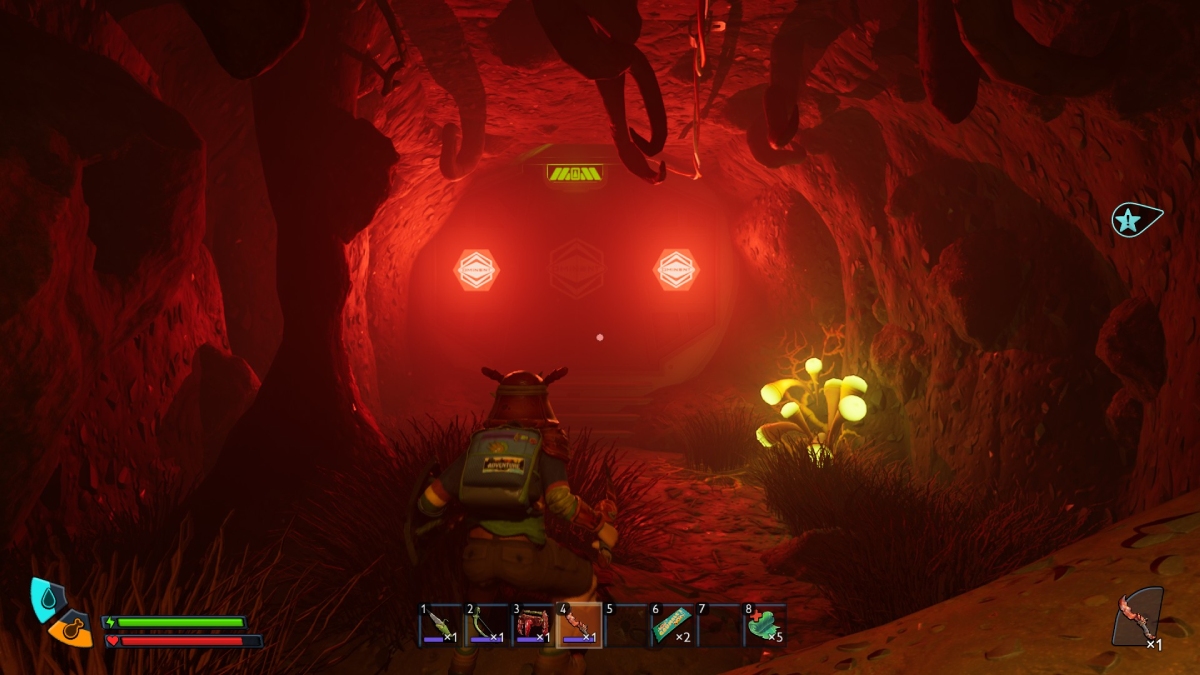Click the star quest marker icon
This screenshot has width=1200, height=675.
click(x=1134, y=219)
